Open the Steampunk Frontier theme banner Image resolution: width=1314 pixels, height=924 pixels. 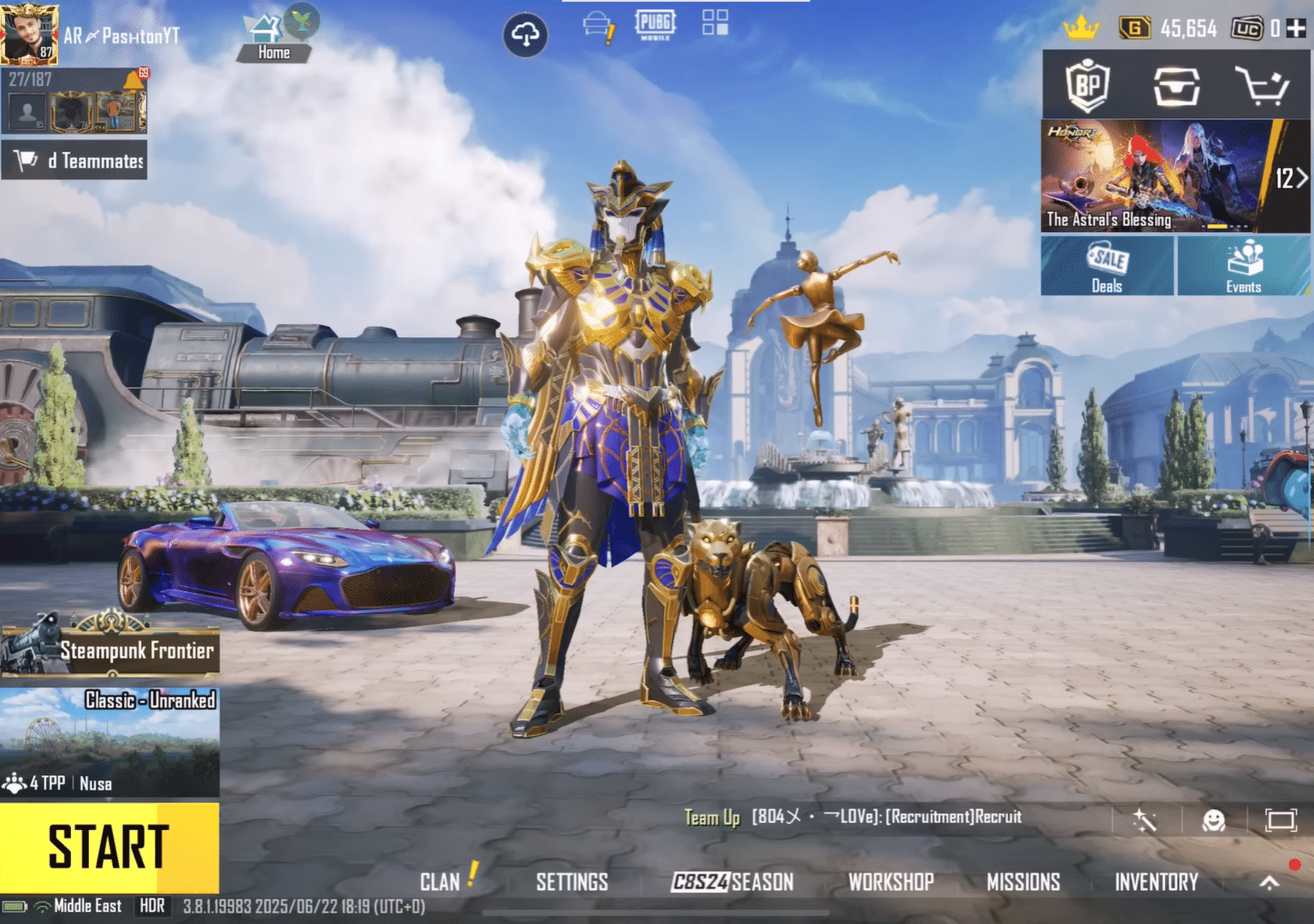pyautogui.click(x=111, y=649)
